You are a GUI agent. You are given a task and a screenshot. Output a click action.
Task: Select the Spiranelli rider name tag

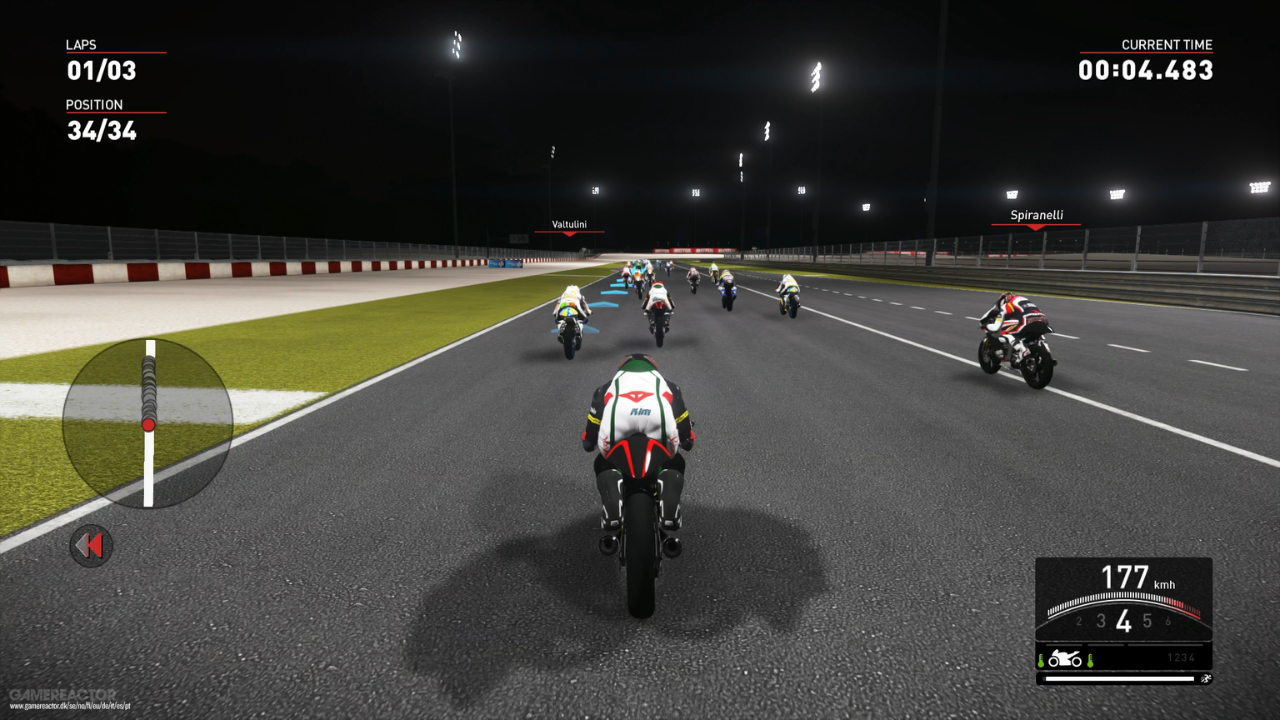point(1036,215)
